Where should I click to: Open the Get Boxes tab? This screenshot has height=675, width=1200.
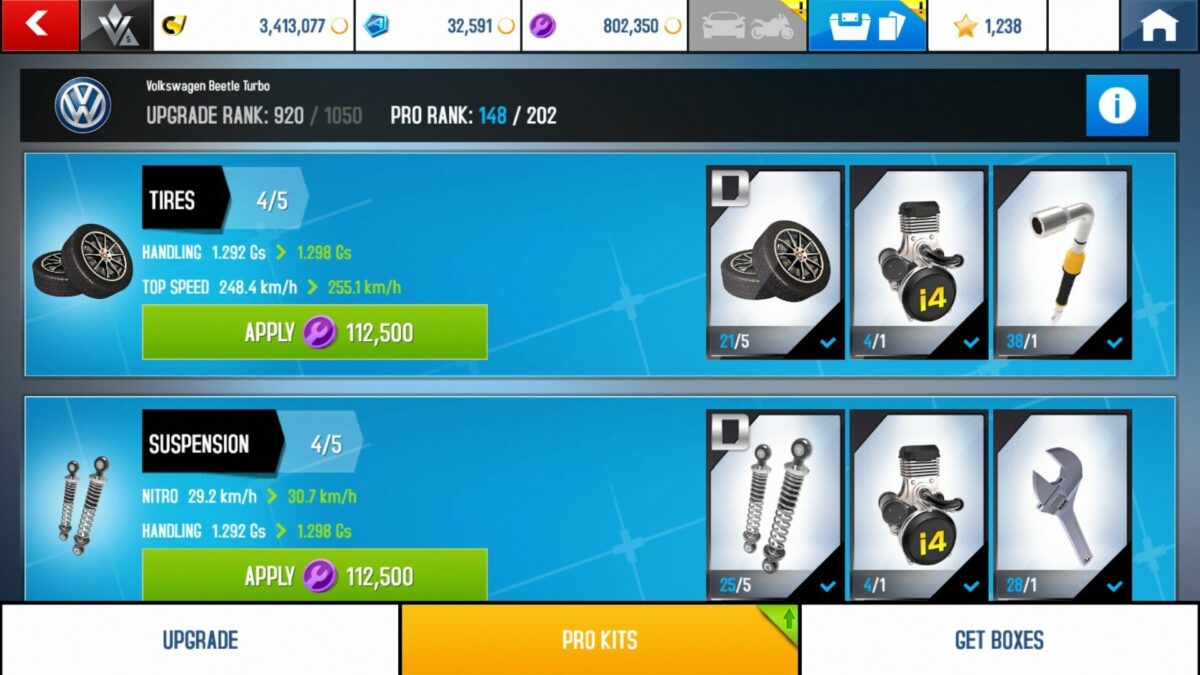(x=999, y=640)
